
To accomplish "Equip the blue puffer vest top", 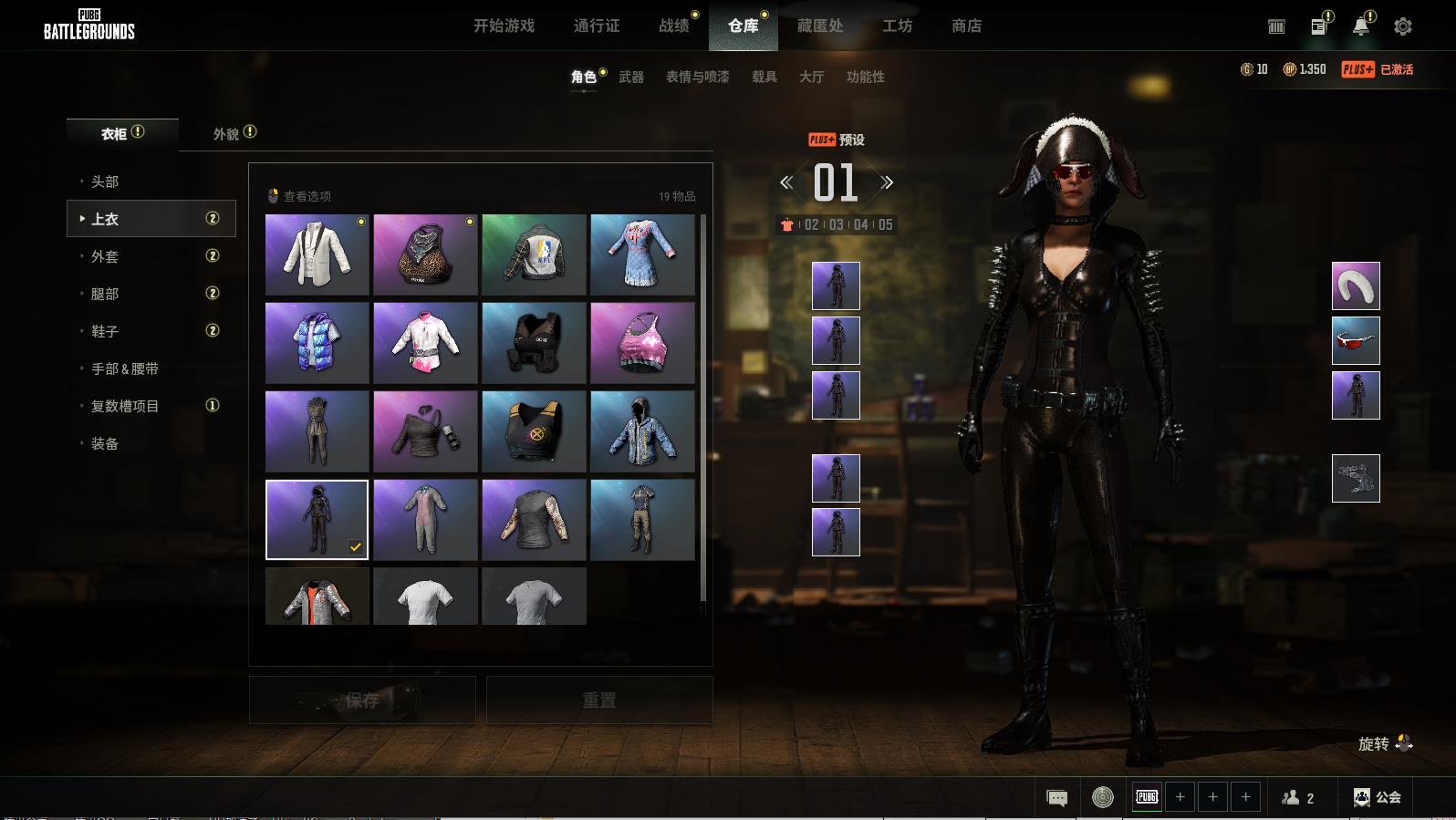I will click(317, 343).
